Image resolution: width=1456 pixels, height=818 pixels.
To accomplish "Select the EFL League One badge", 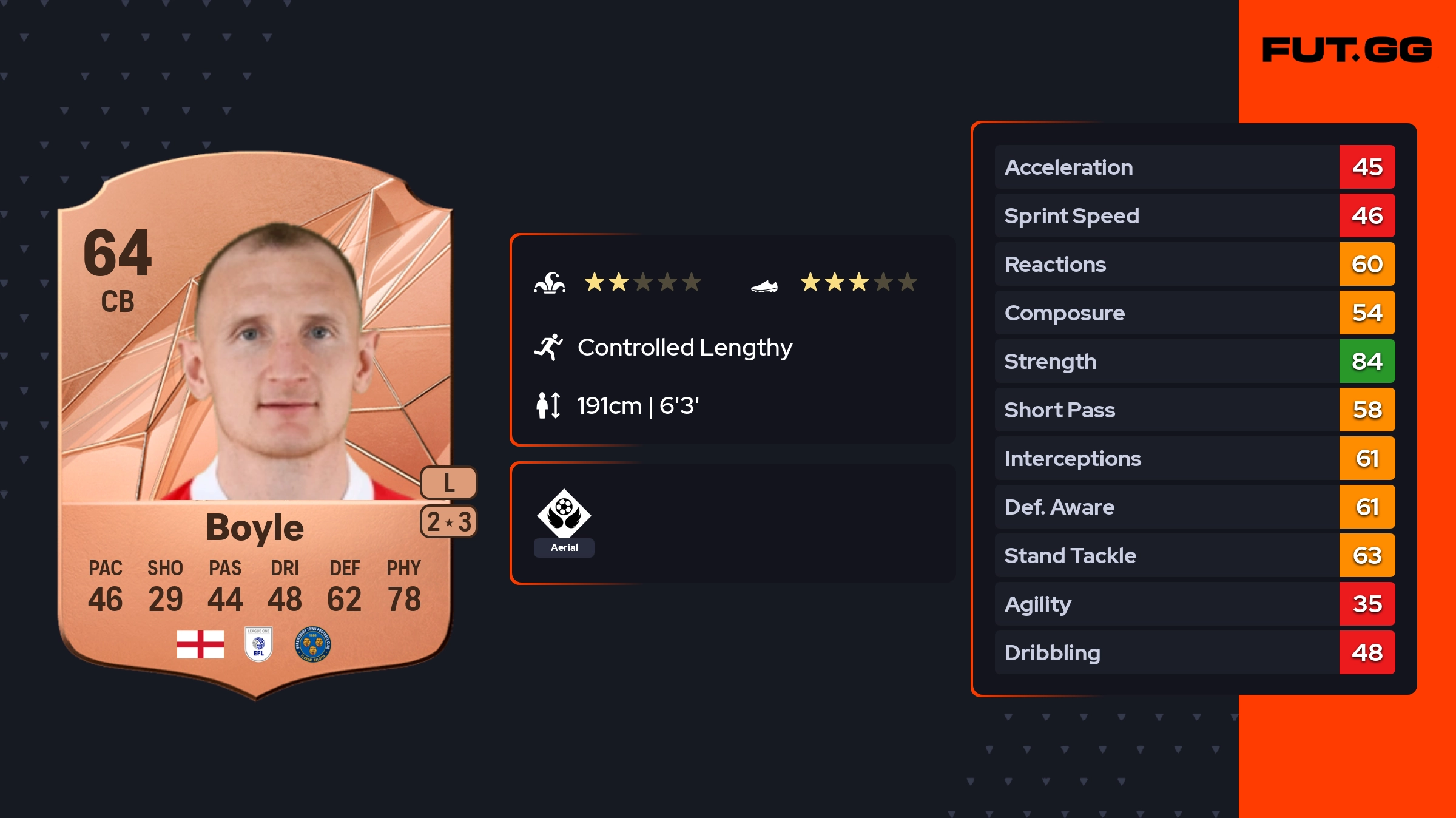I will 258,644.
